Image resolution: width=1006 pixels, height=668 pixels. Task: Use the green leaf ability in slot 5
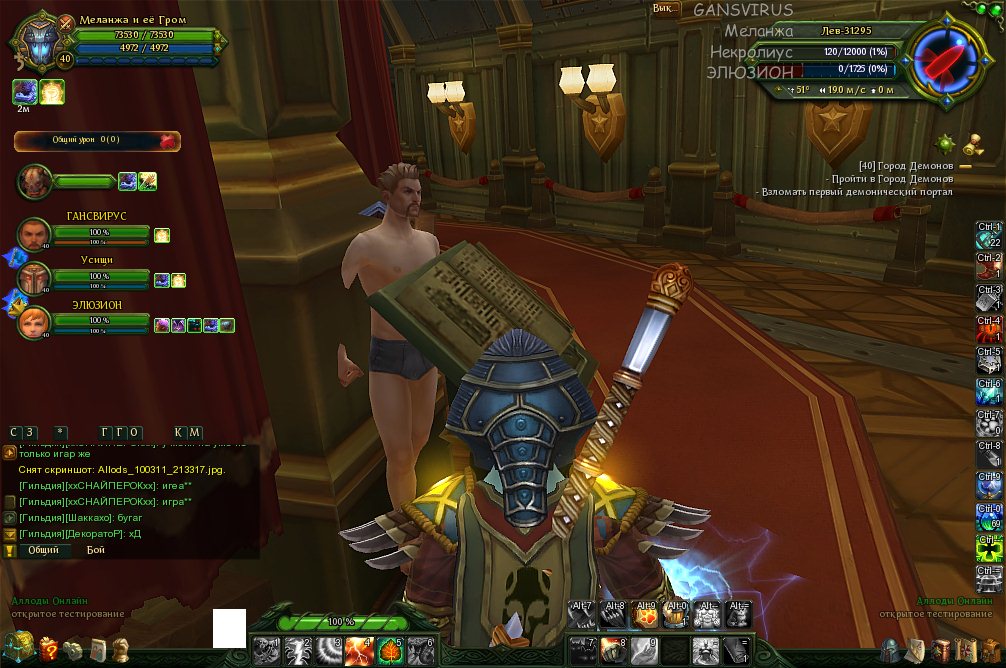coord(389,651)
